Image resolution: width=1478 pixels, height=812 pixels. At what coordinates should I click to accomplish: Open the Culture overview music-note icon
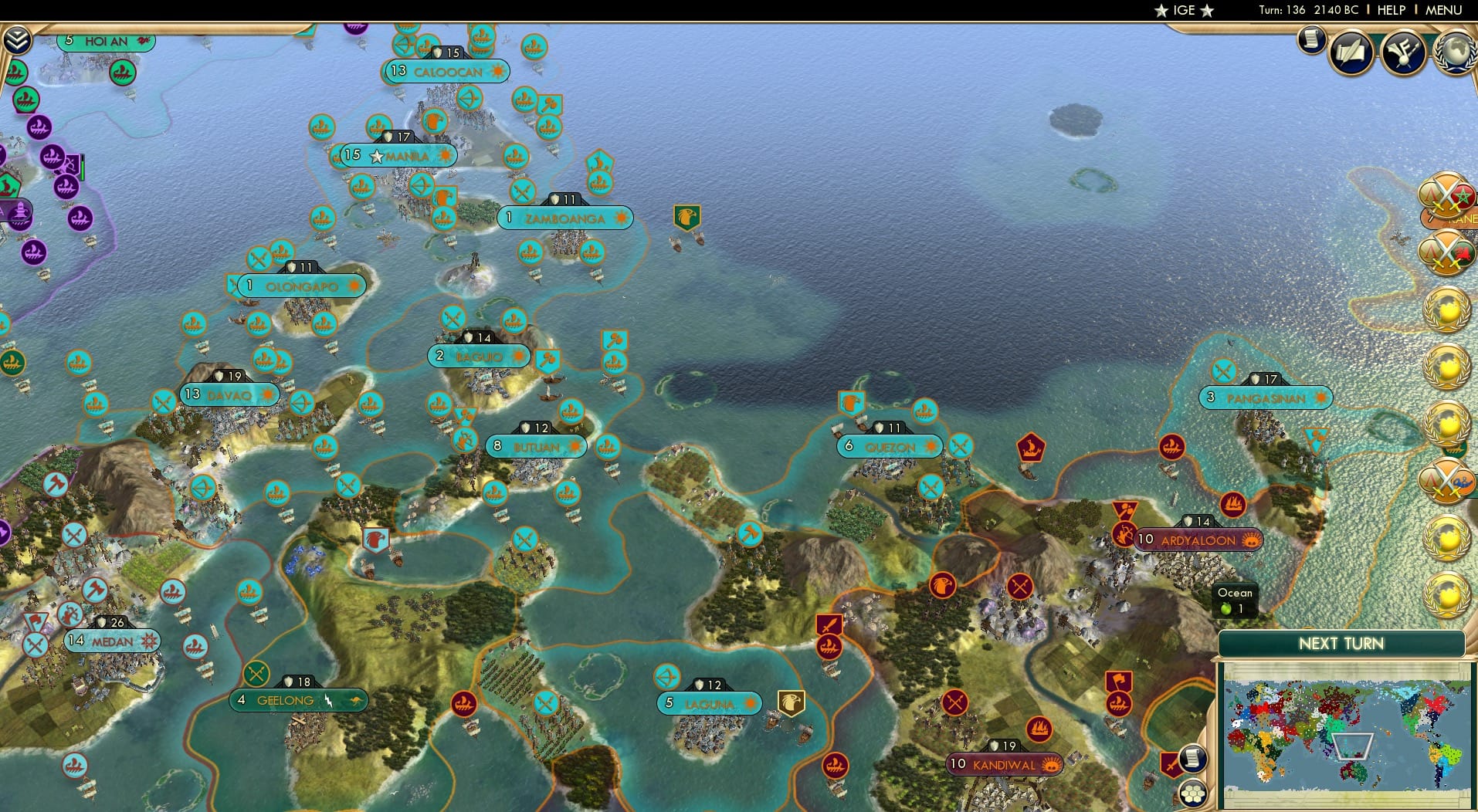tap(1402, 51)
